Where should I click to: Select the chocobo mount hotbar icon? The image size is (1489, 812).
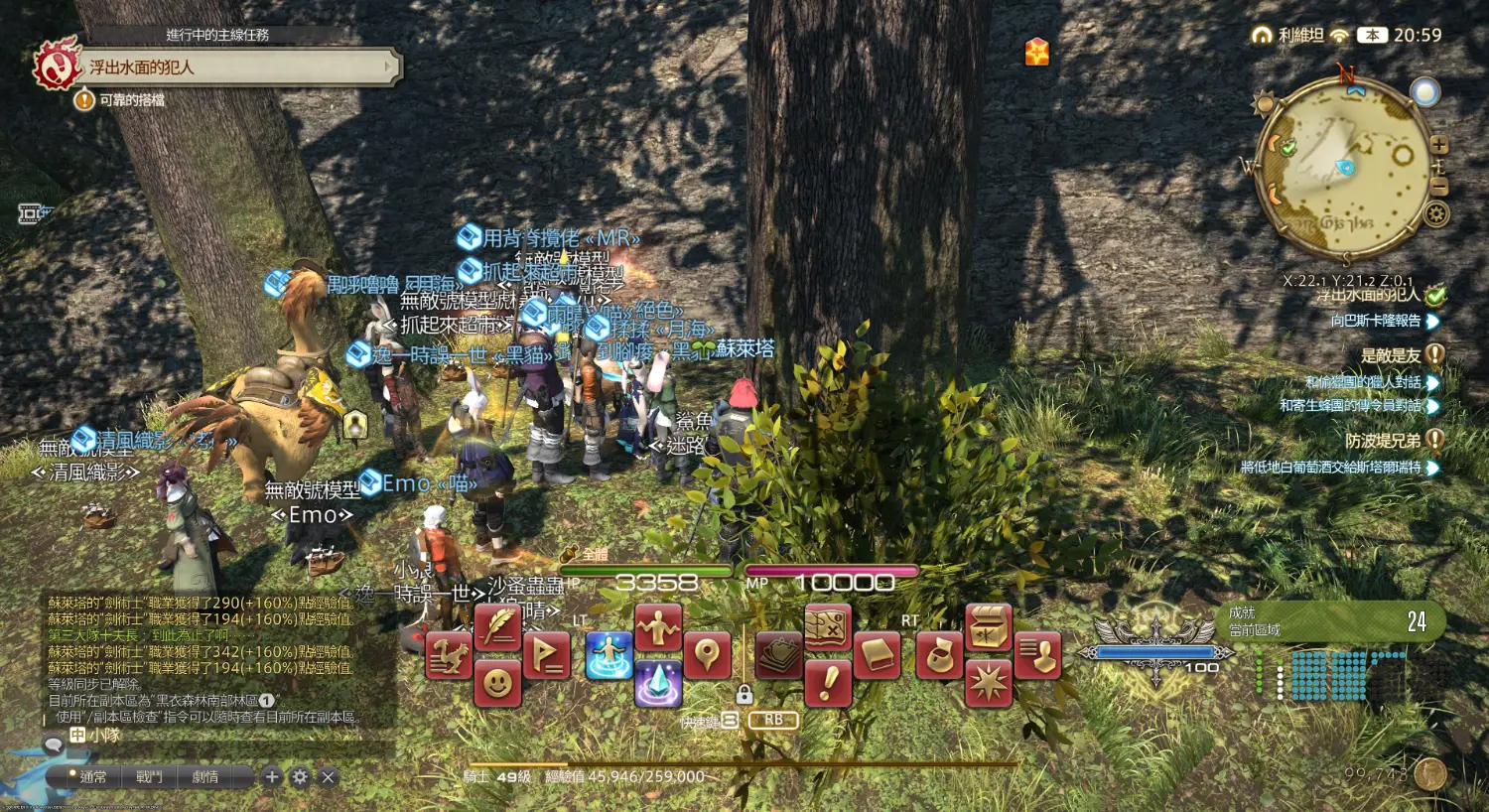click(449, 655)
